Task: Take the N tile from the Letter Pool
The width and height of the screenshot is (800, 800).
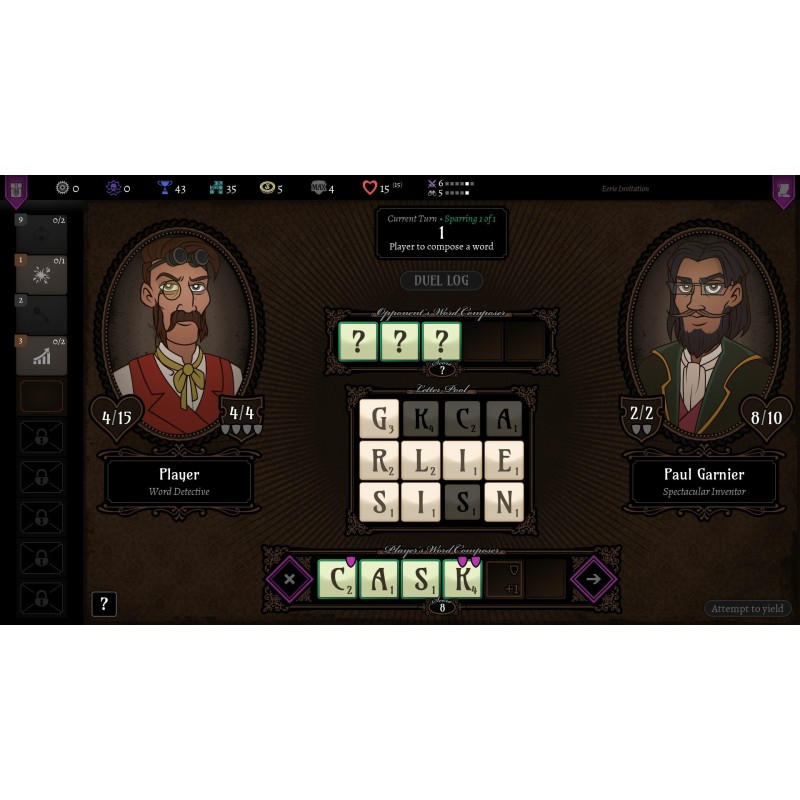Action: (504, 502)
